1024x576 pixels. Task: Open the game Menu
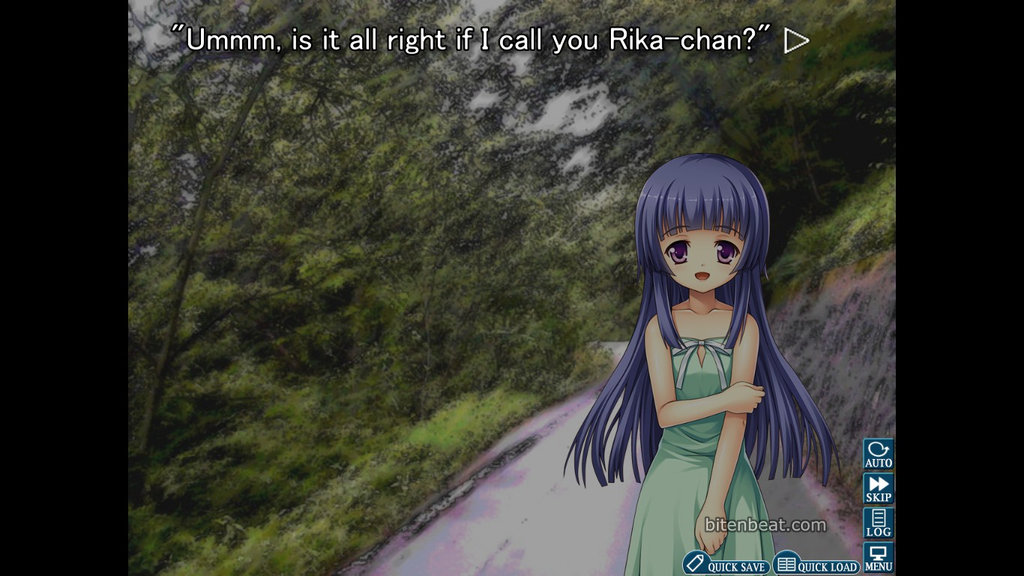pos(878,558)
